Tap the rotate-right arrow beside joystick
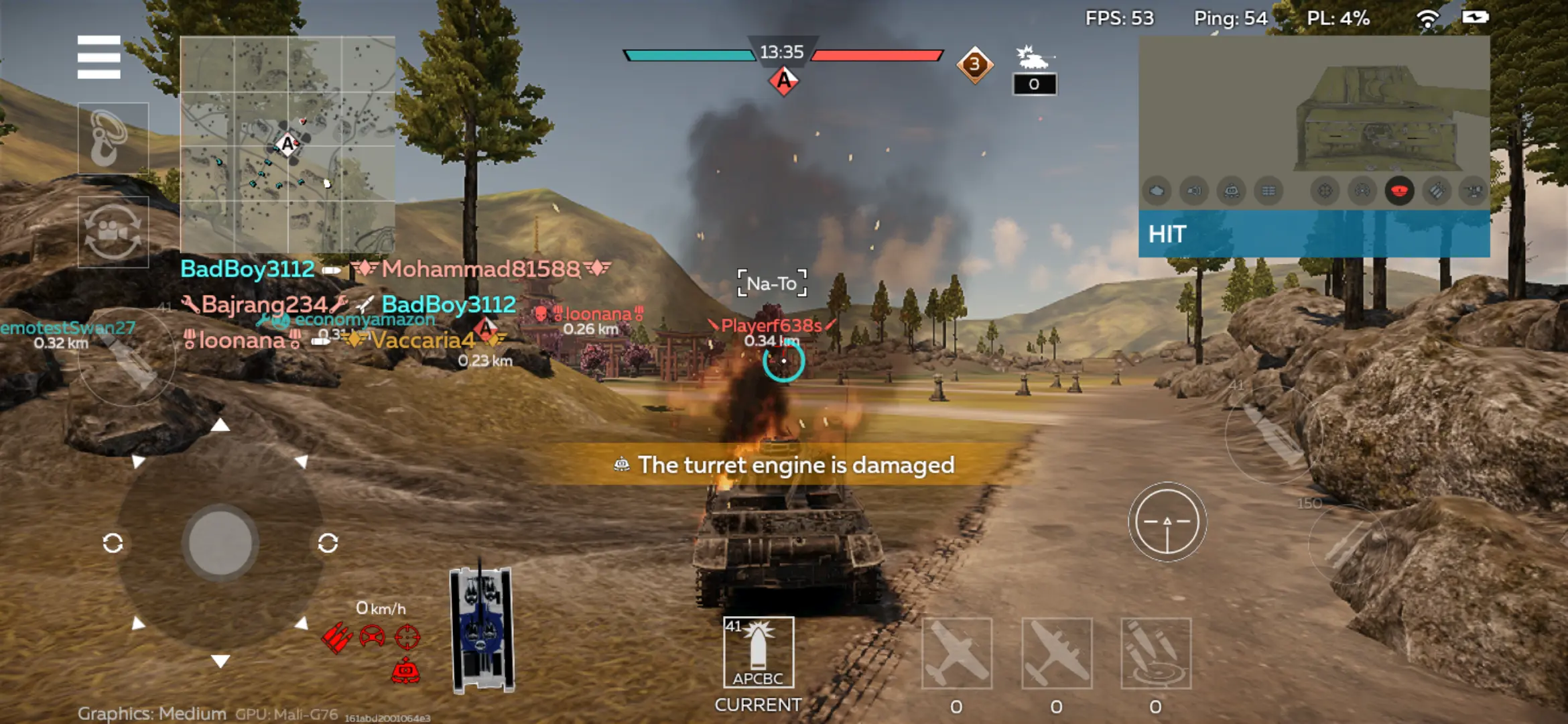Image resolution: width=1568 pixels, height=724 pixels. click(x=328, y=543)
